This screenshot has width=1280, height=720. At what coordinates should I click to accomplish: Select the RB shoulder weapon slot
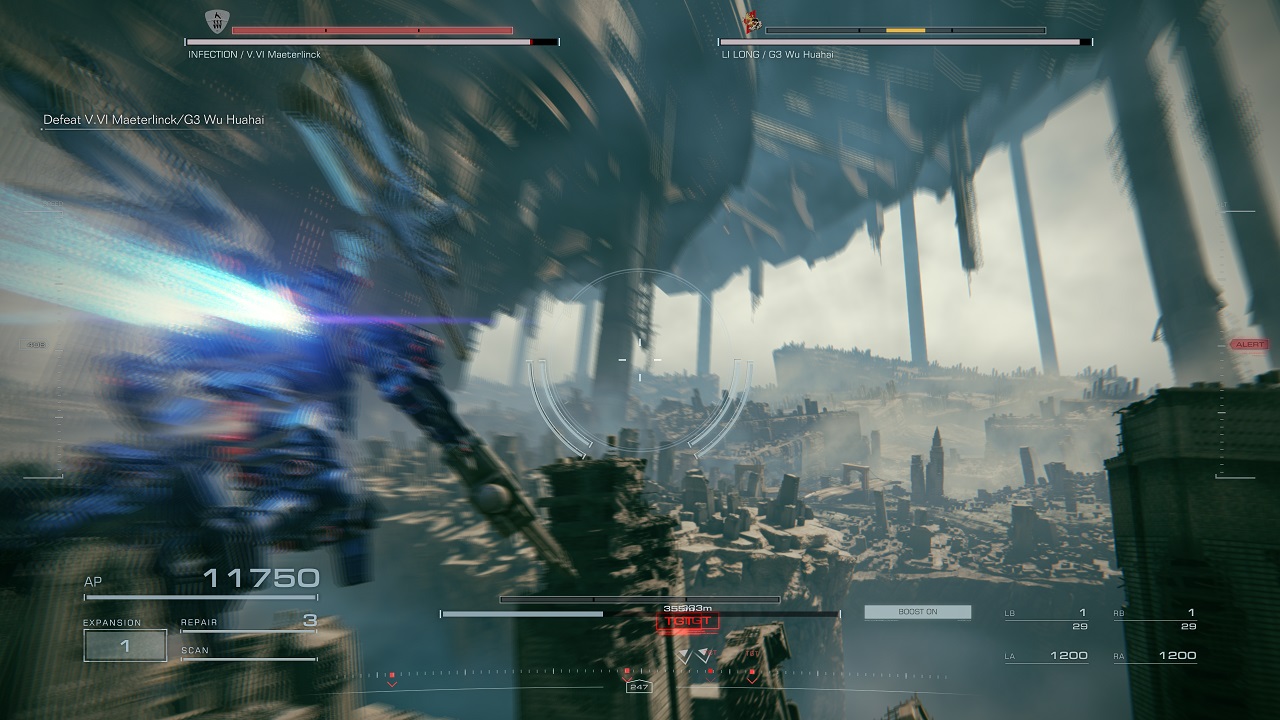coord(1154,618)
